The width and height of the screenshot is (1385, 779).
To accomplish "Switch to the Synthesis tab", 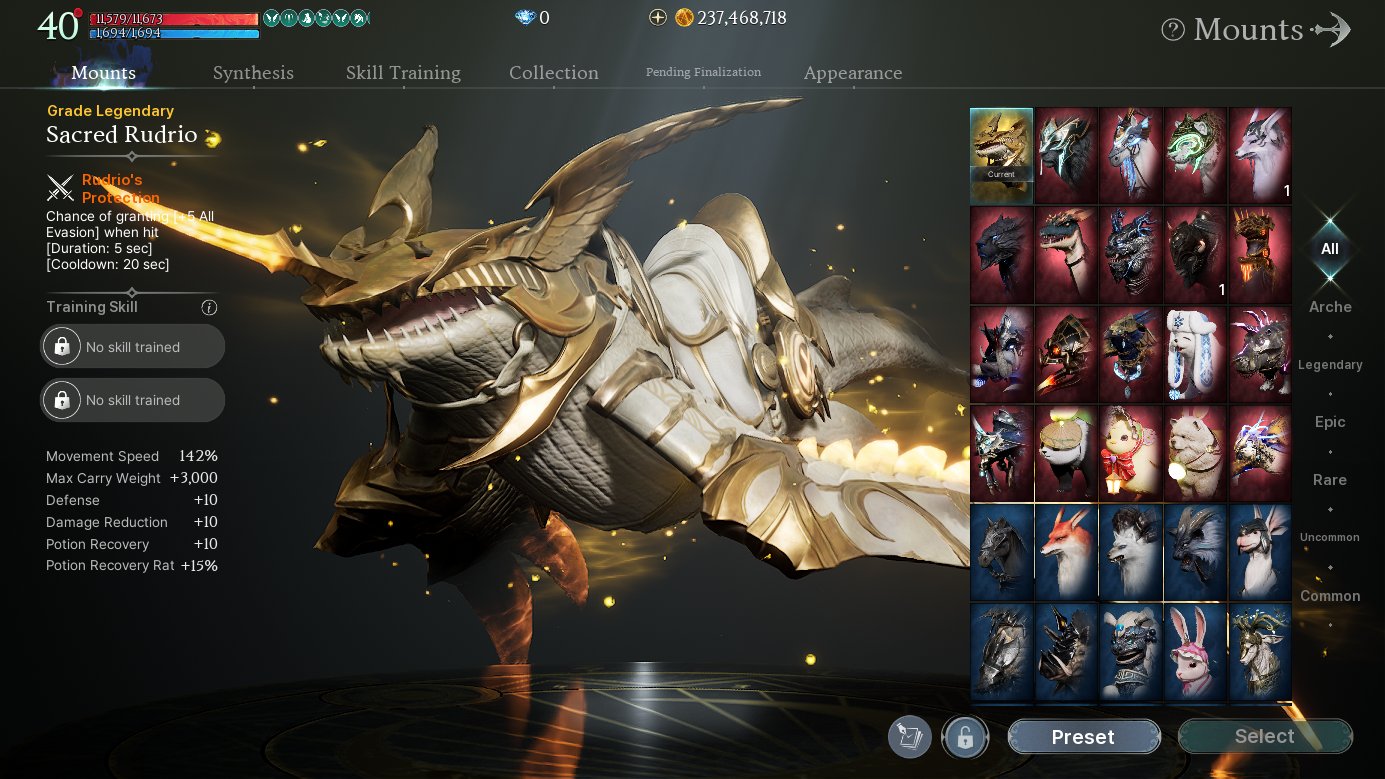I will [x=253, y=73].
